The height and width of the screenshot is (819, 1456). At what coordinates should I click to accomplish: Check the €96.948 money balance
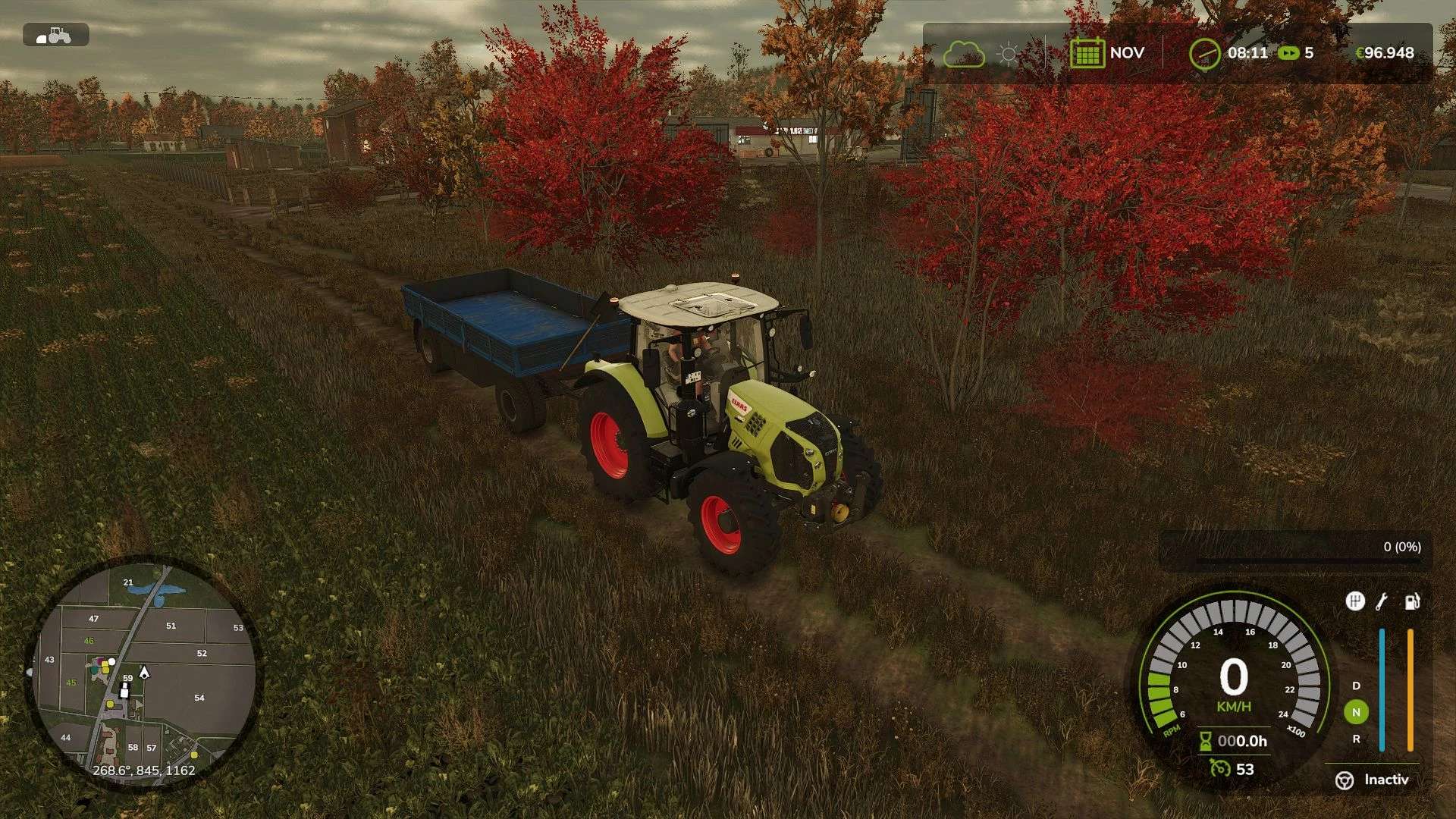[1384, 53]
